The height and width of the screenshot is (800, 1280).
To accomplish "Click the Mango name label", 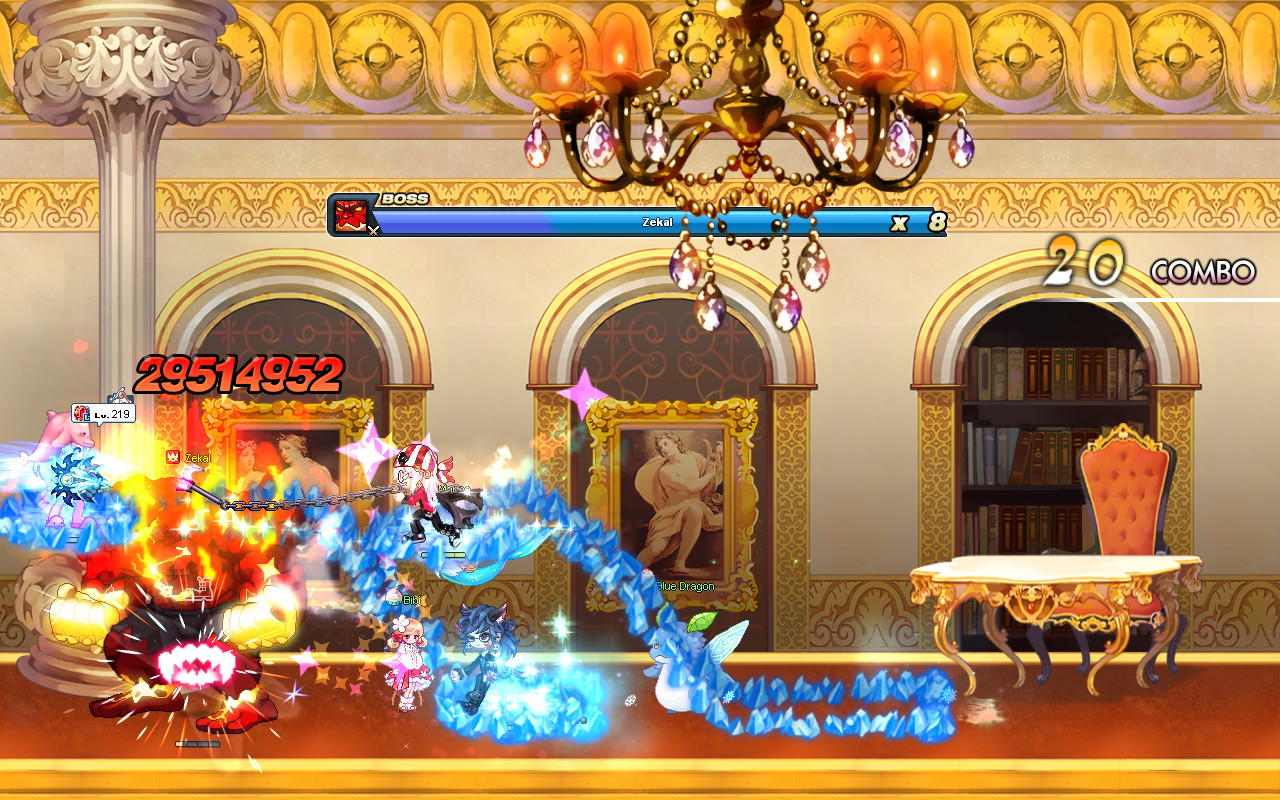I will pos(452,489).
